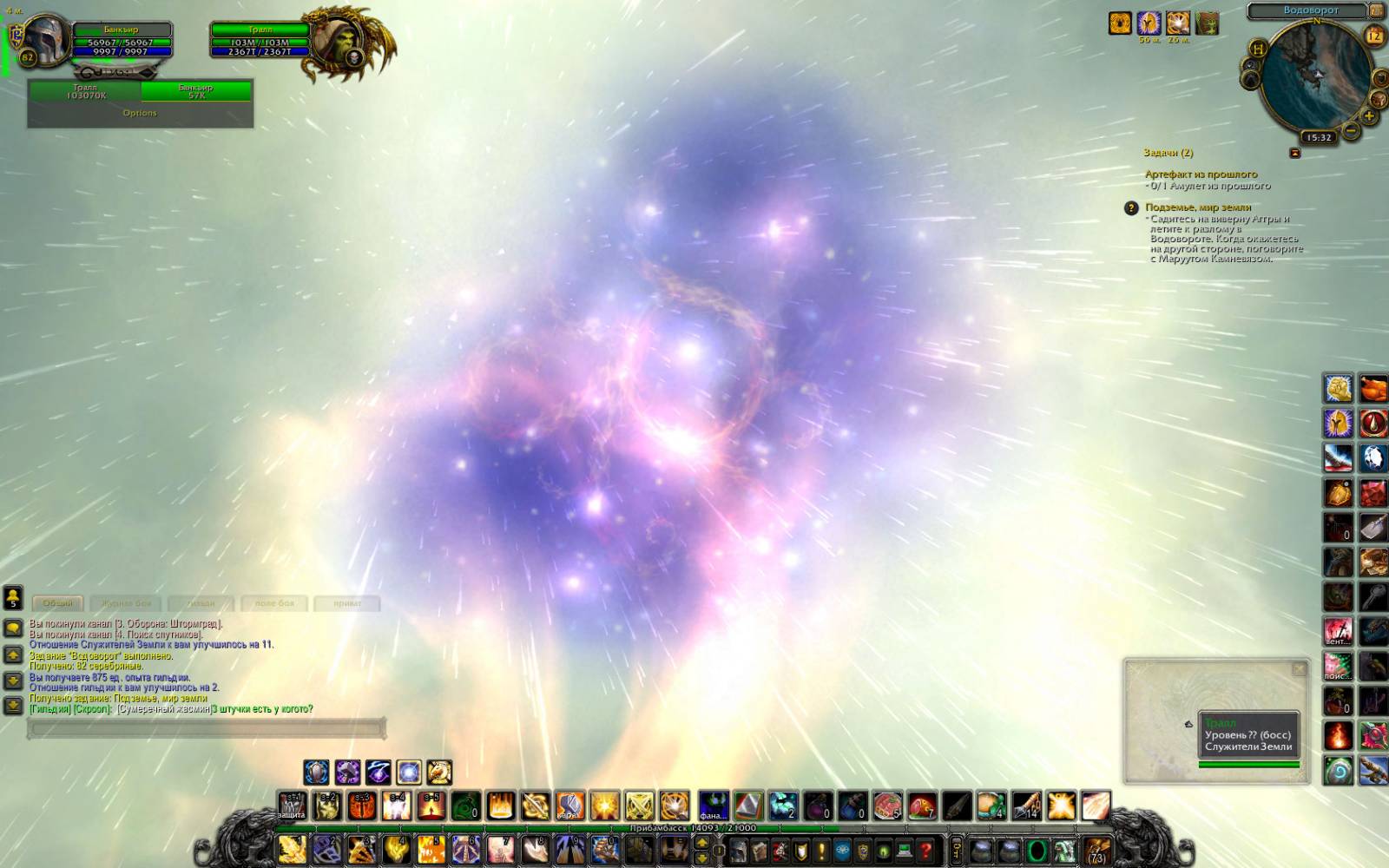Open the friends list icon showing 5
The image size is (1389, 868).
pyautogui.click(x=13, y=597)
